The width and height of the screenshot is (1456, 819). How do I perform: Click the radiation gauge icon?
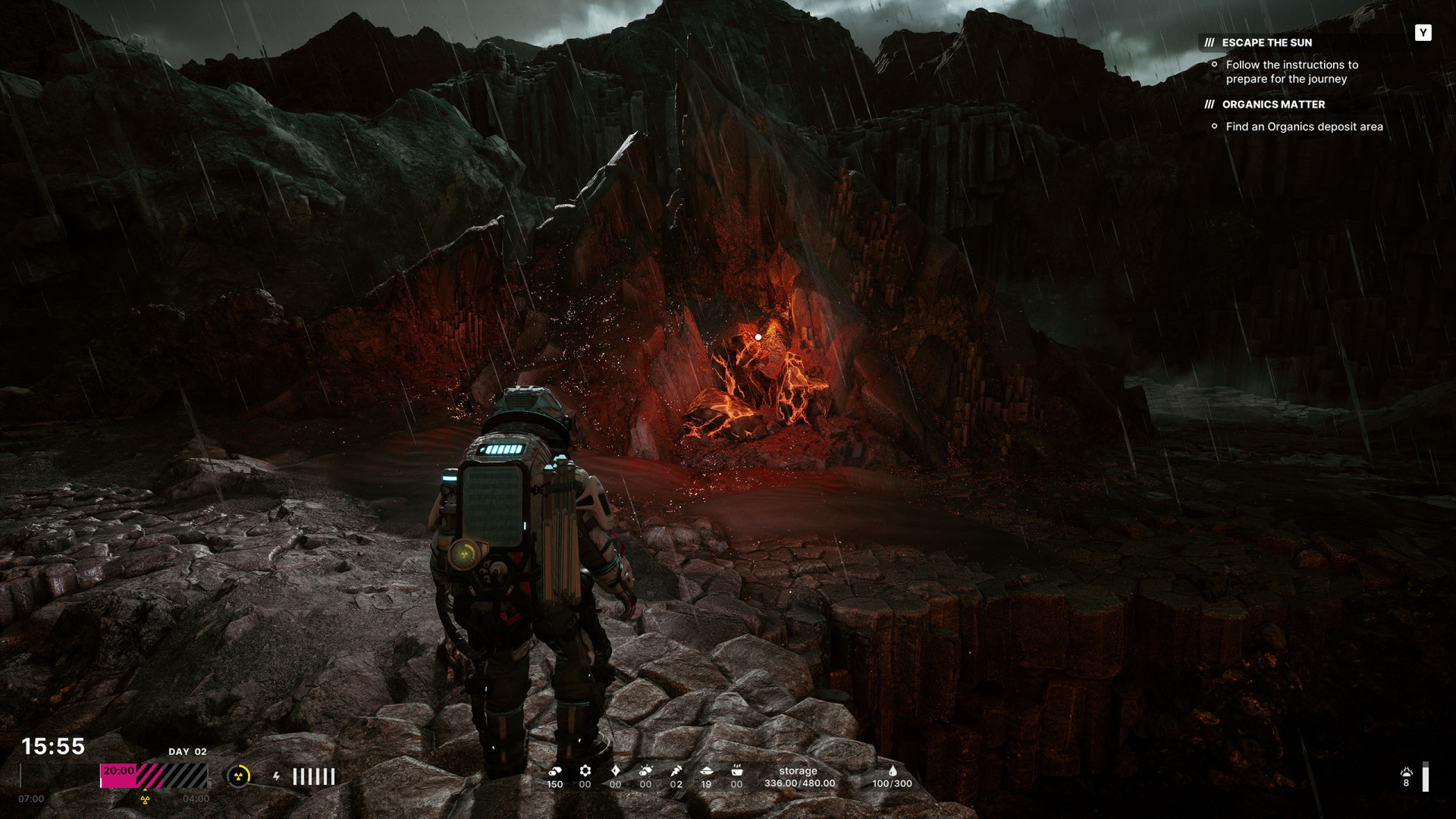[x=239, y=776]
